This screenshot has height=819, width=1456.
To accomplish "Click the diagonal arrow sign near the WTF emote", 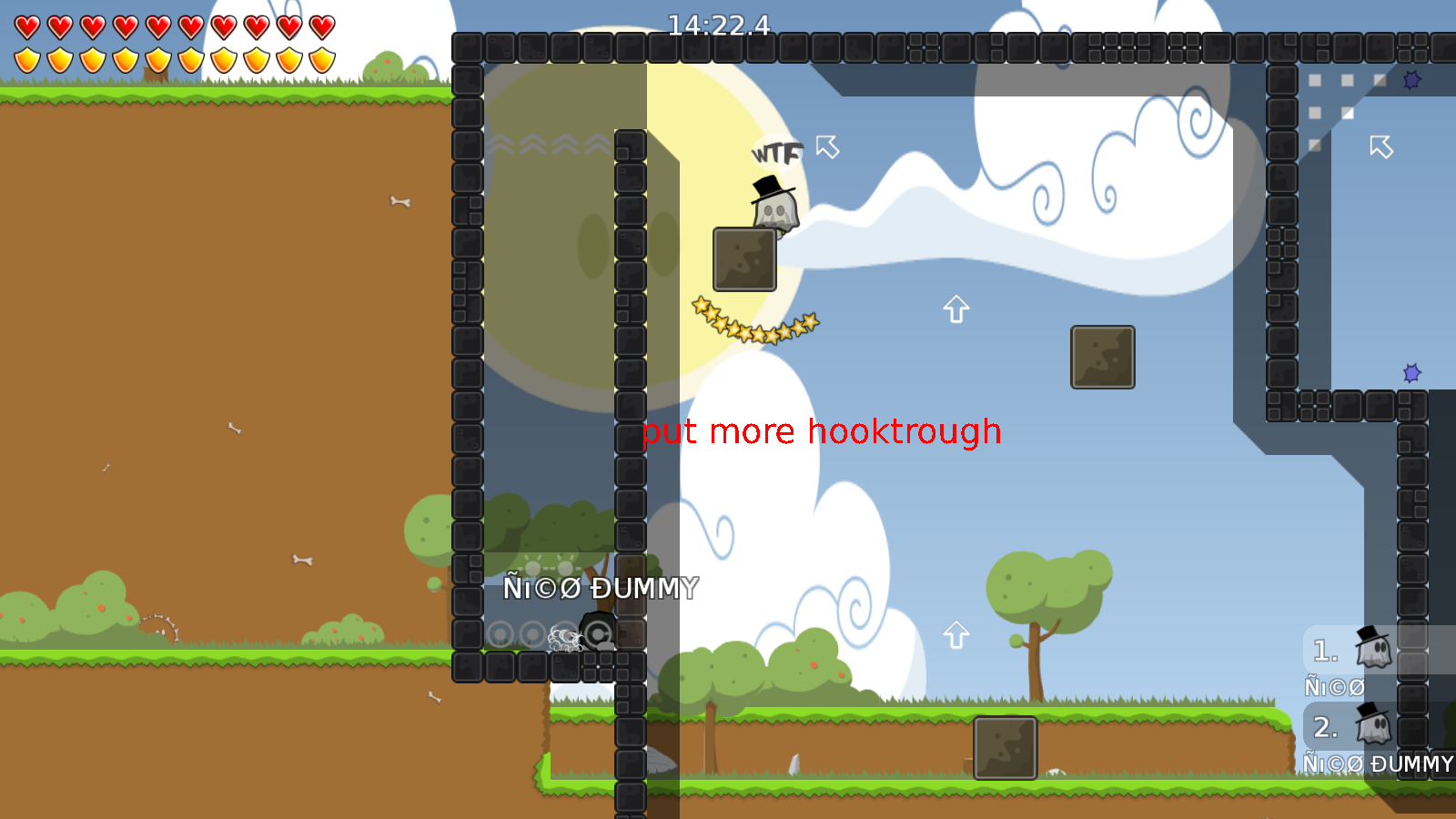I will tap(826, 147).
